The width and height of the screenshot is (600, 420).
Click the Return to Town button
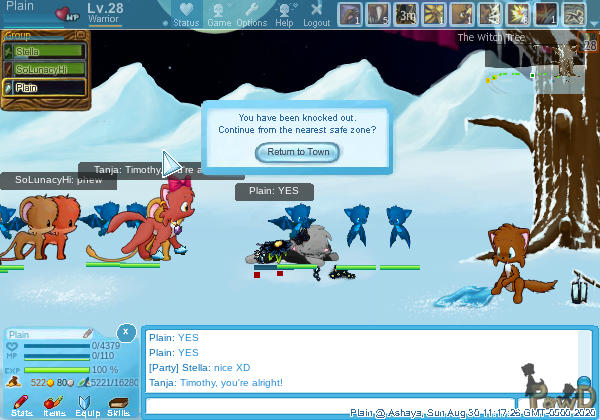pos(298,152)
